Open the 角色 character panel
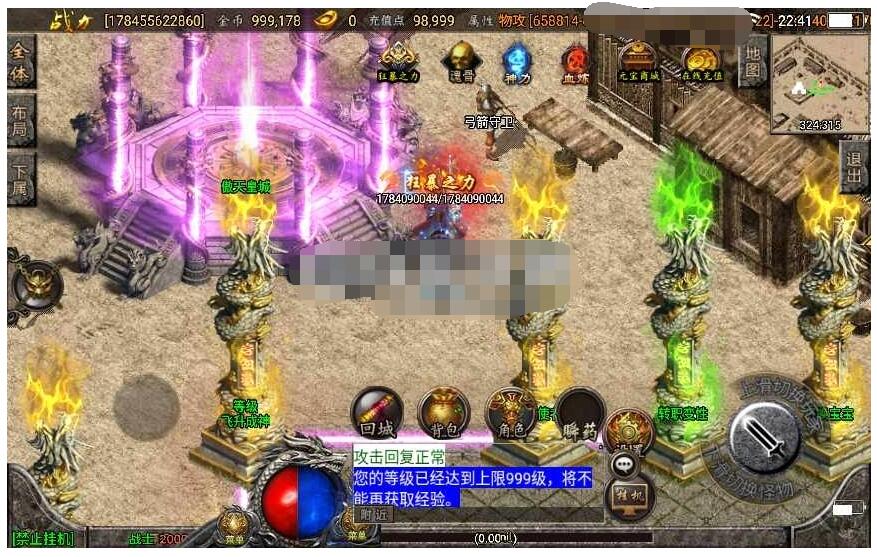The height and width of the screenshot is (557, 877). (x=509, y=412)
